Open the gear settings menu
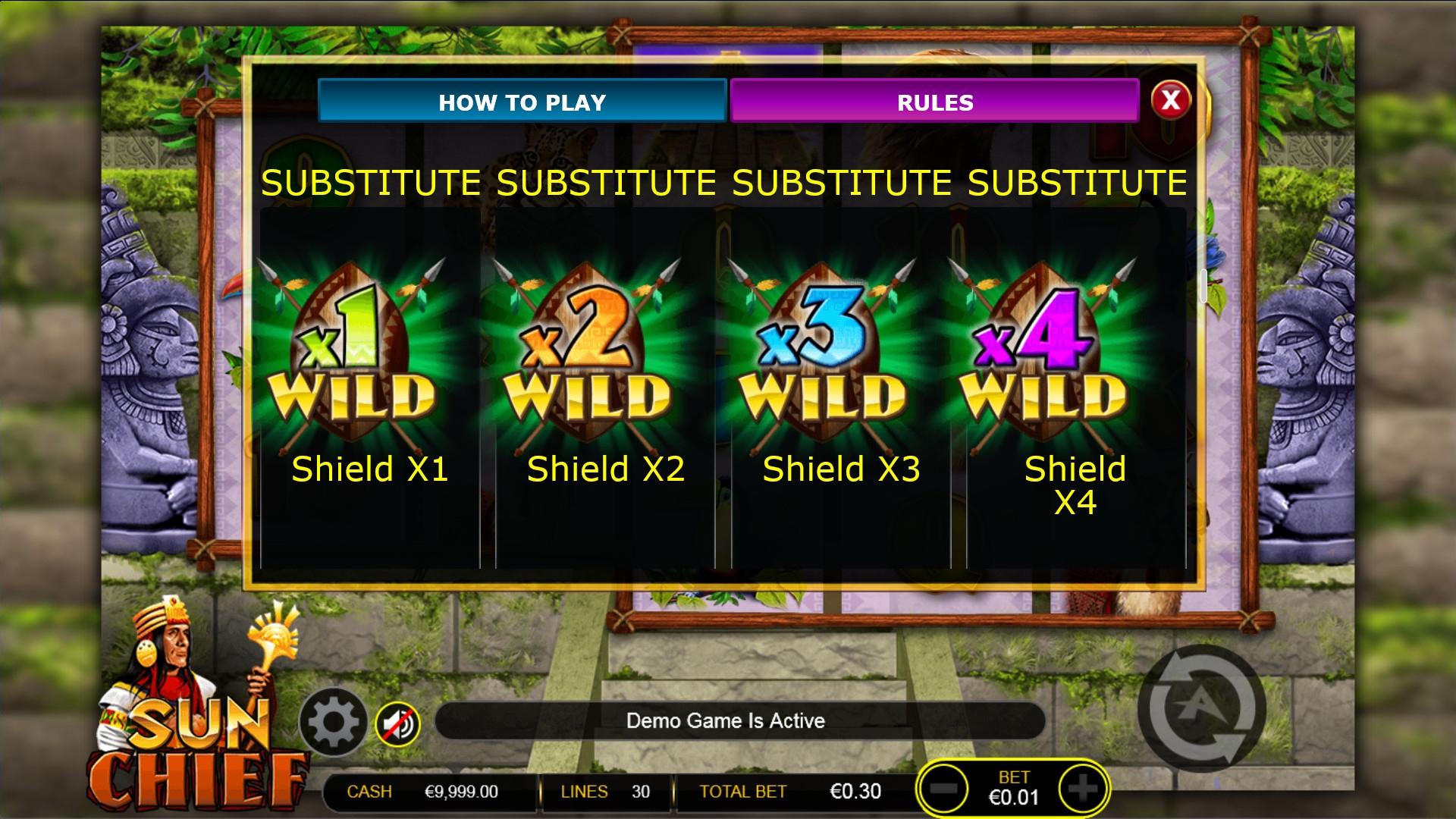 (x=333, y=722)
